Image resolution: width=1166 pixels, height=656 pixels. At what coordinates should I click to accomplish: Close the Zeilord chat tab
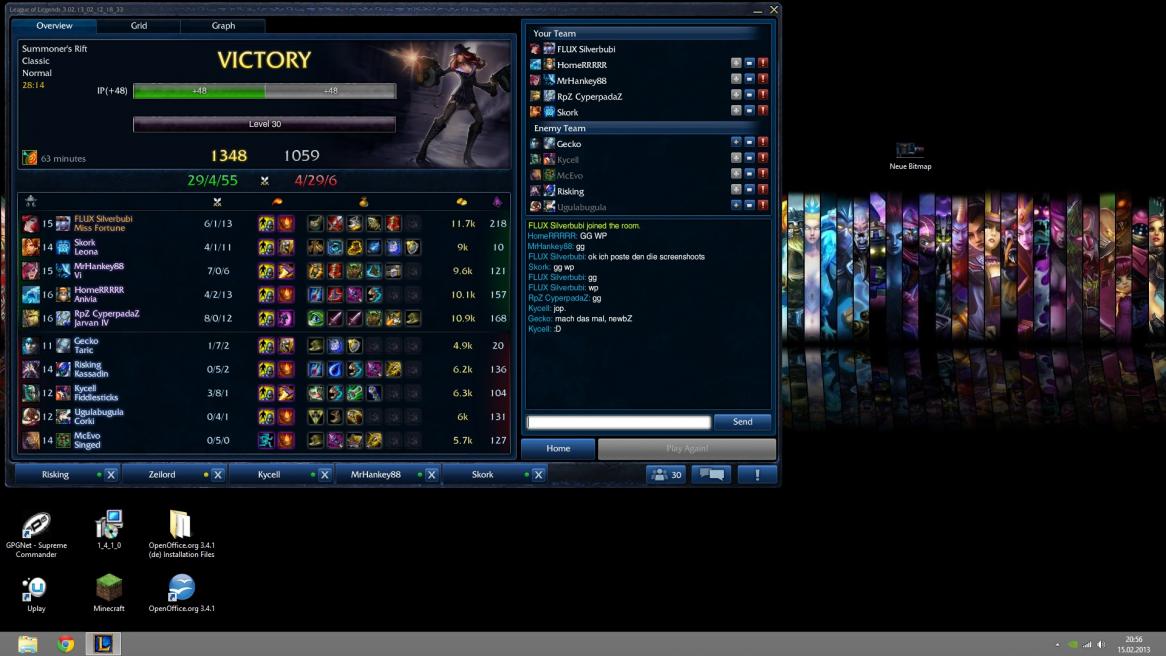(218, 475)
